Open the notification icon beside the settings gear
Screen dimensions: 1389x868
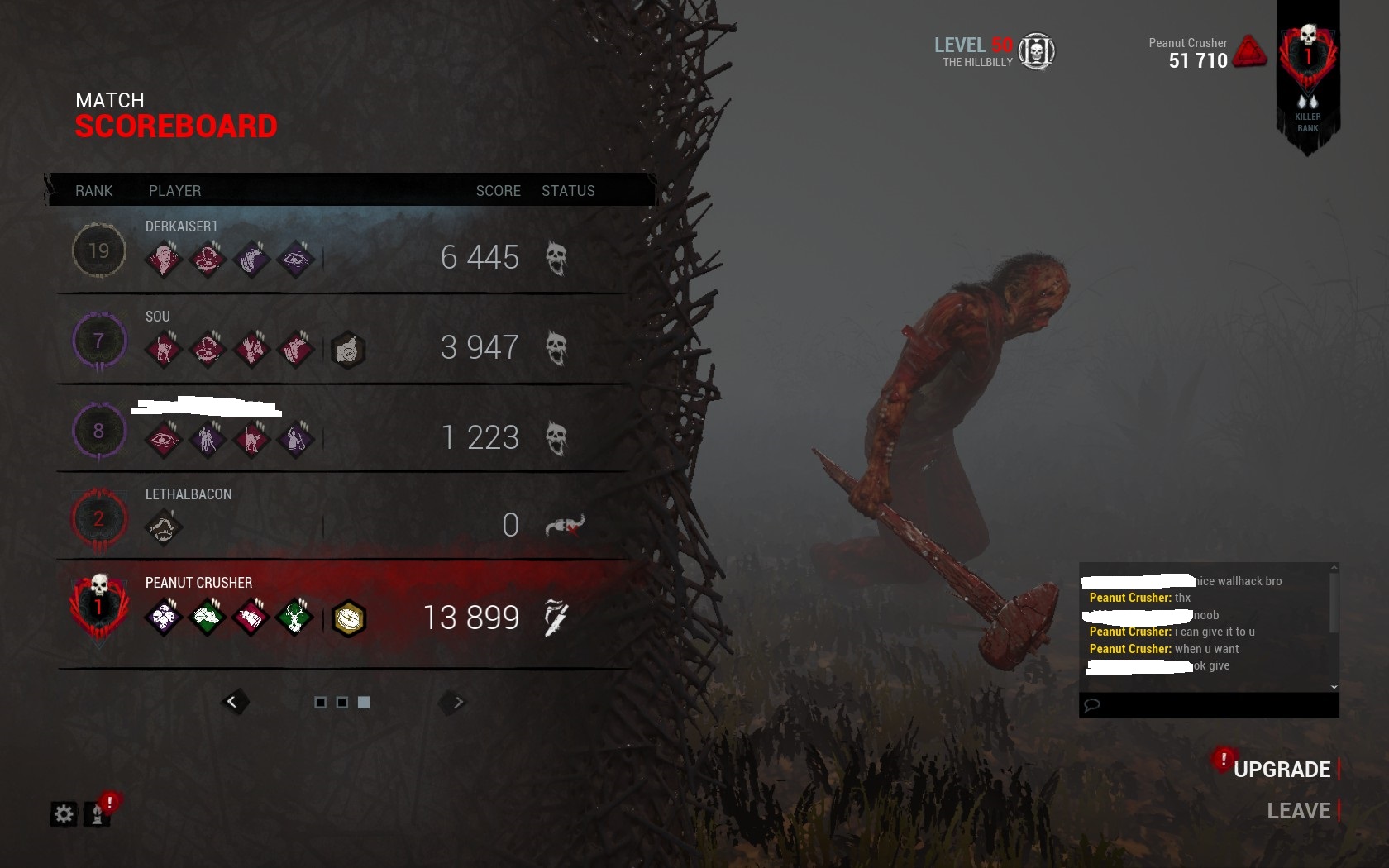coord(98,813)
